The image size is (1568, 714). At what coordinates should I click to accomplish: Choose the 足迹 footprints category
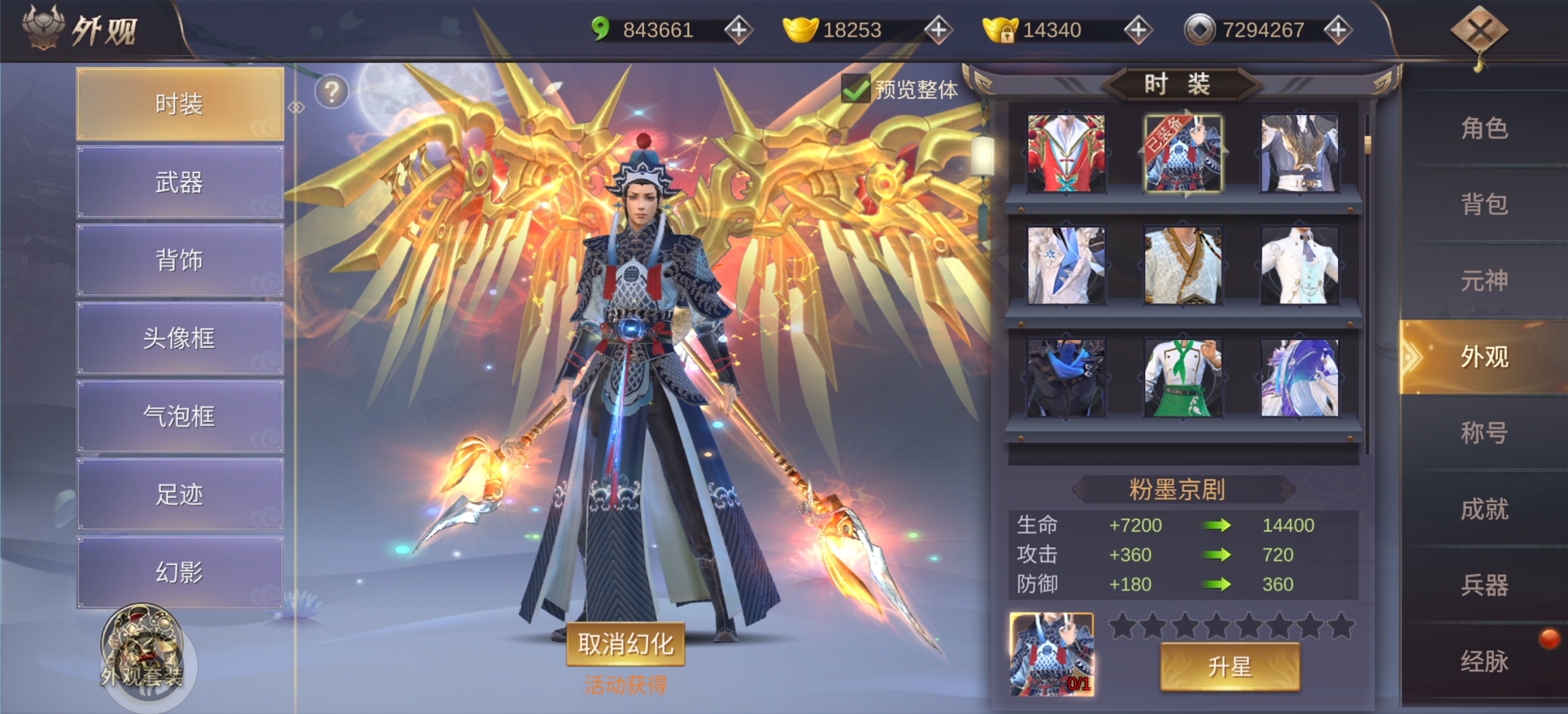(x=180, y=494)
